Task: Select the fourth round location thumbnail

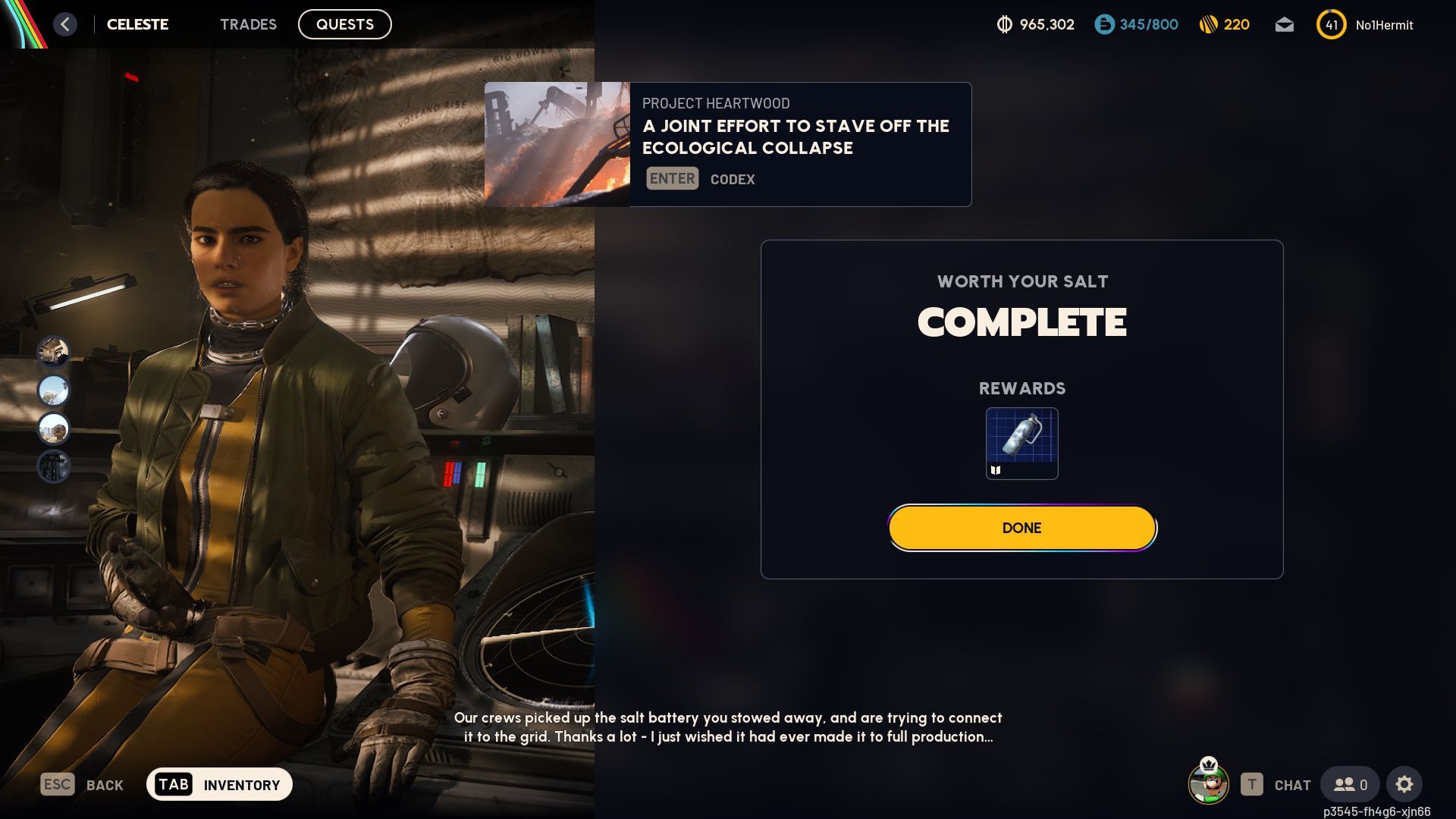Action: [54, 466]
